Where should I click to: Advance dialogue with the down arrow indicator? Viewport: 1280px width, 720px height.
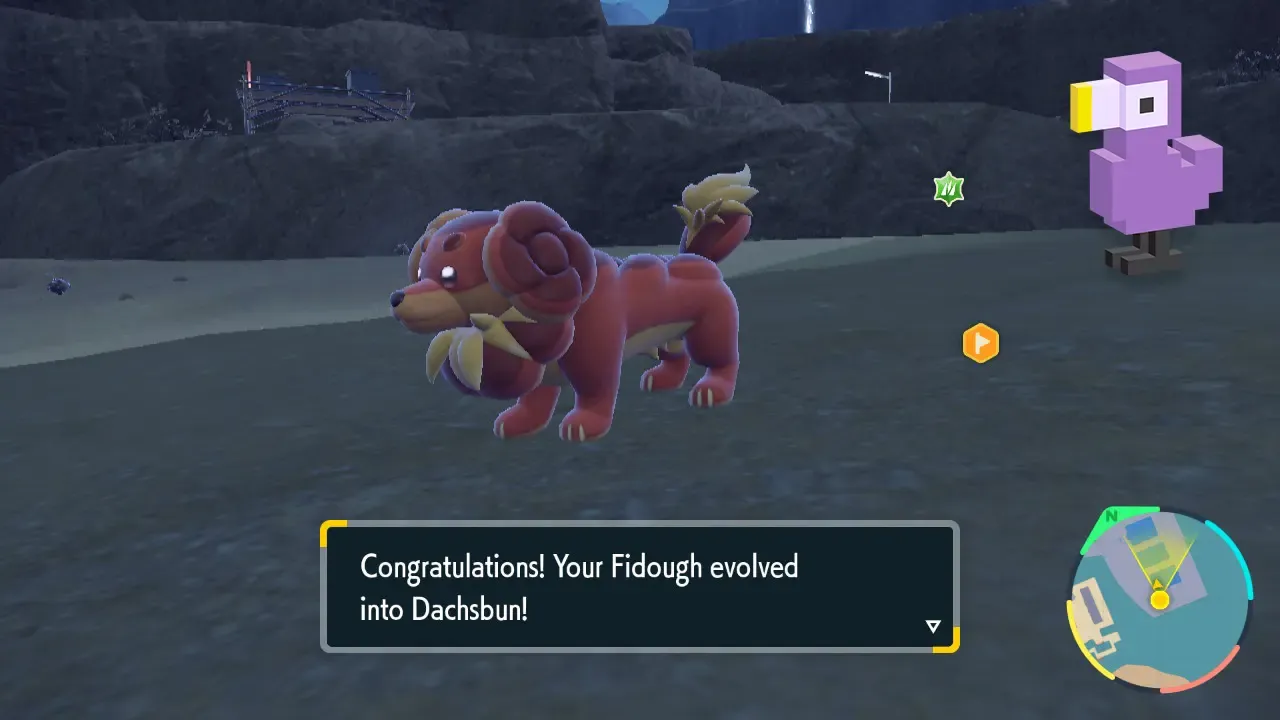[x=933, y=625]
